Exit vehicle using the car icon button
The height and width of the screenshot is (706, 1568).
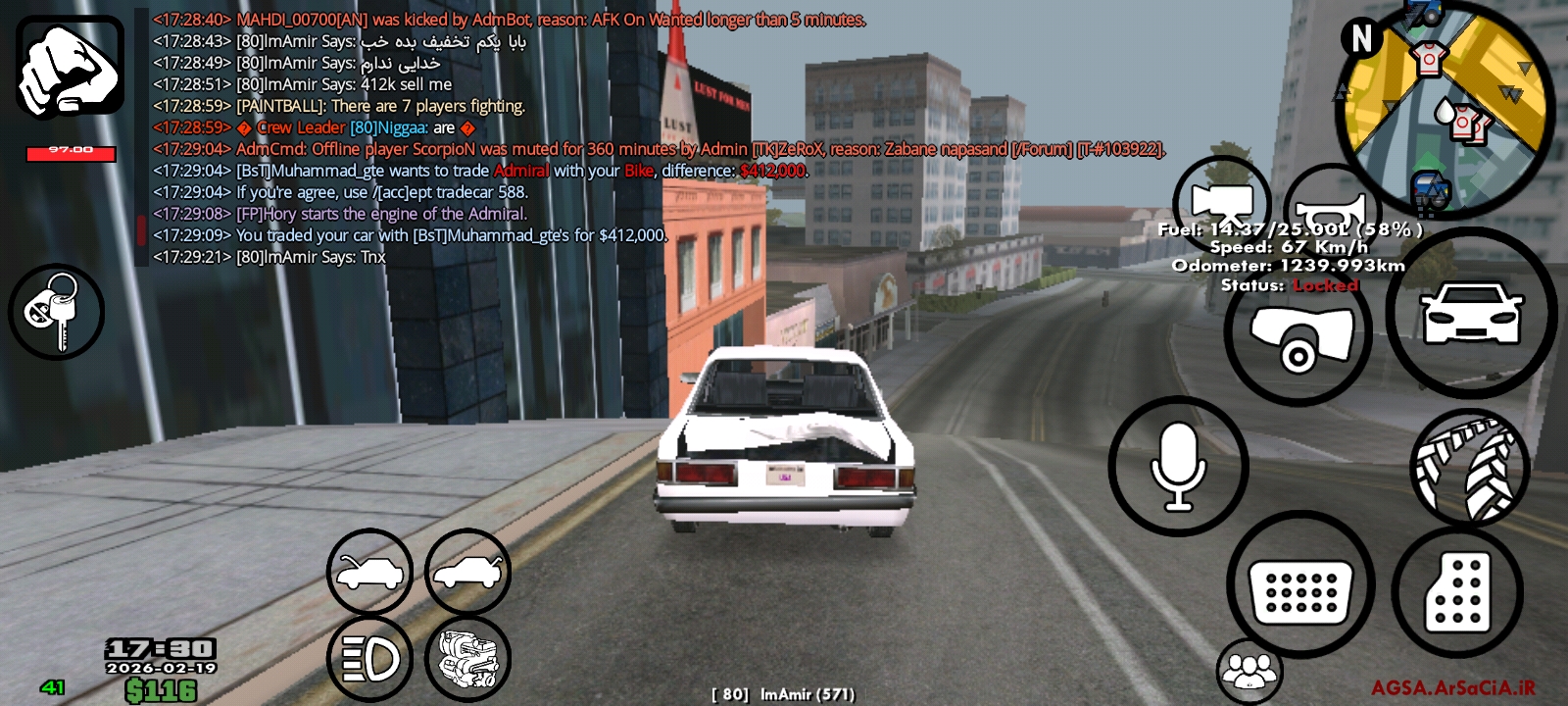(1471, 314)
